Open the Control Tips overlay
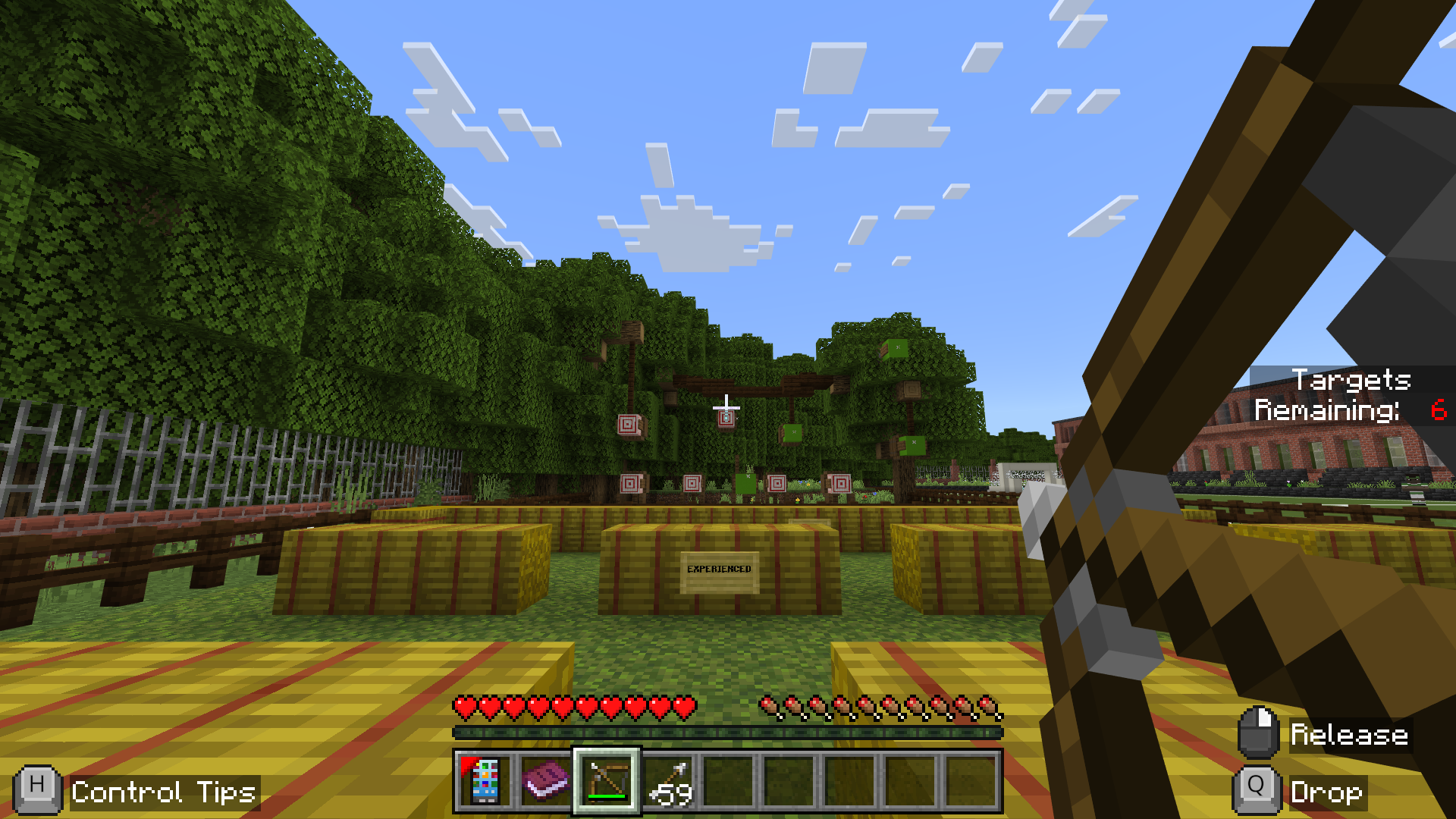 163,793
